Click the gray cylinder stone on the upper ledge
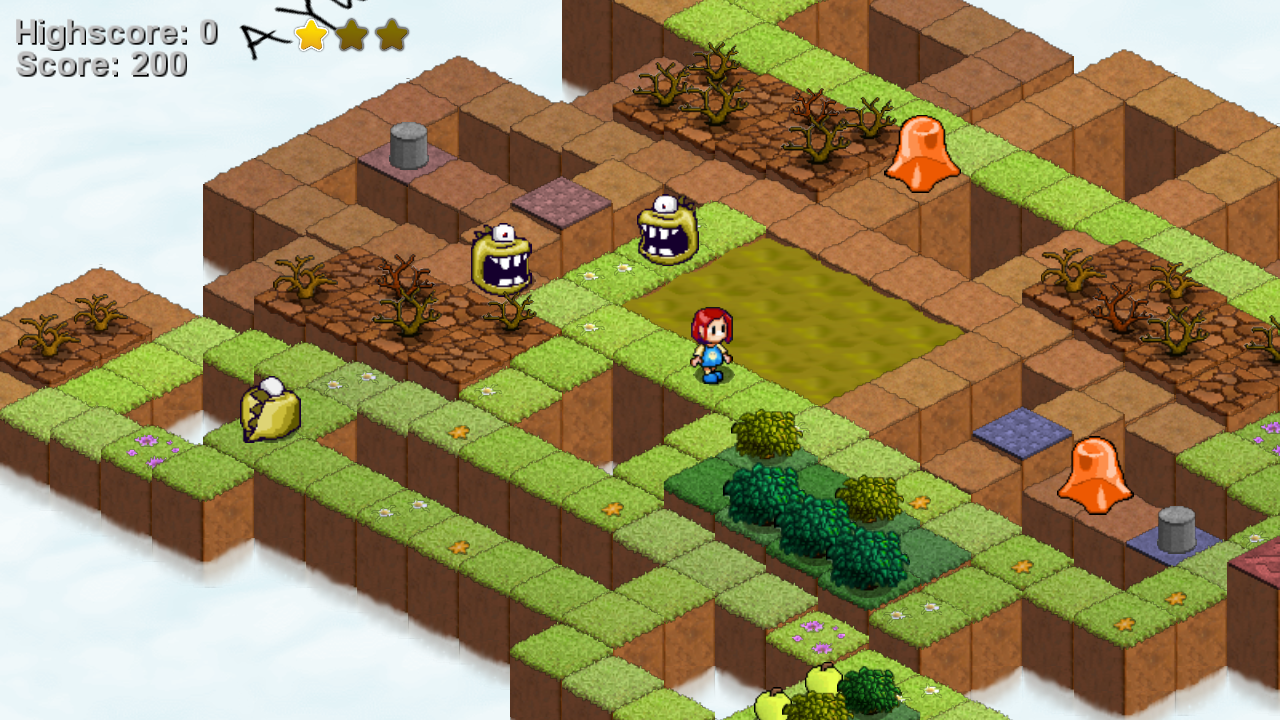 coord(410,145)
